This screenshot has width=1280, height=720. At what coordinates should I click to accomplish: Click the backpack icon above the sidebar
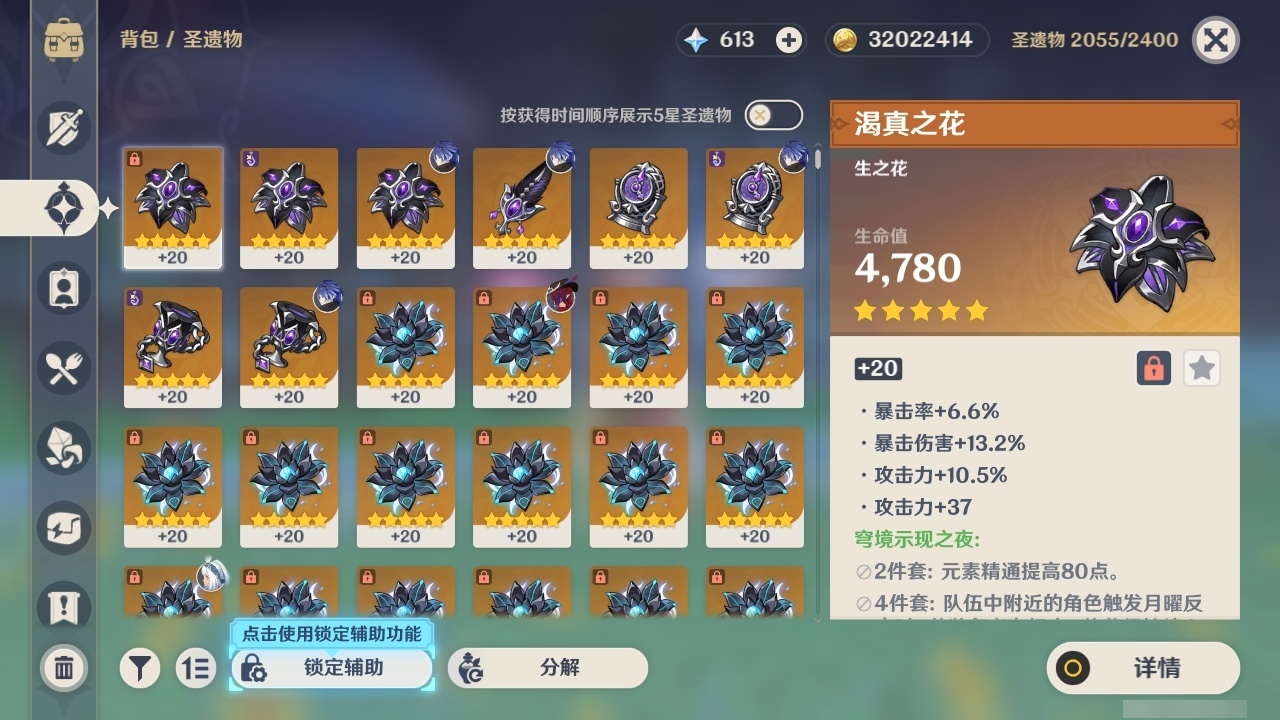coord(63,40)
